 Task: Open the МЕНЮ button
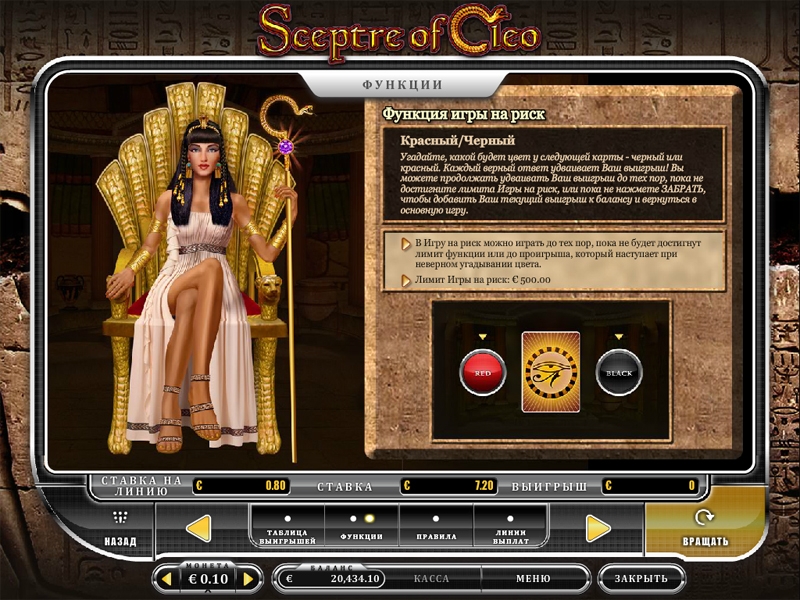(x=533, y=578)
